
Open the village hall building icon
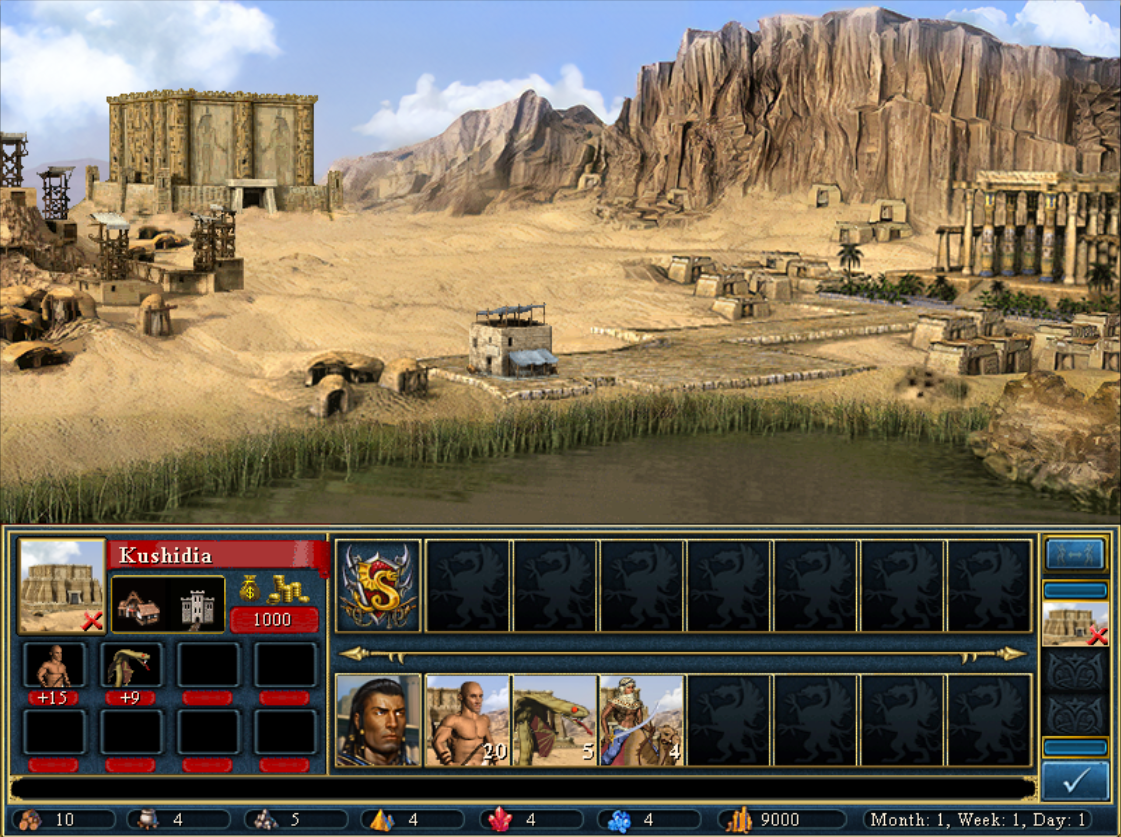point(139,605)
